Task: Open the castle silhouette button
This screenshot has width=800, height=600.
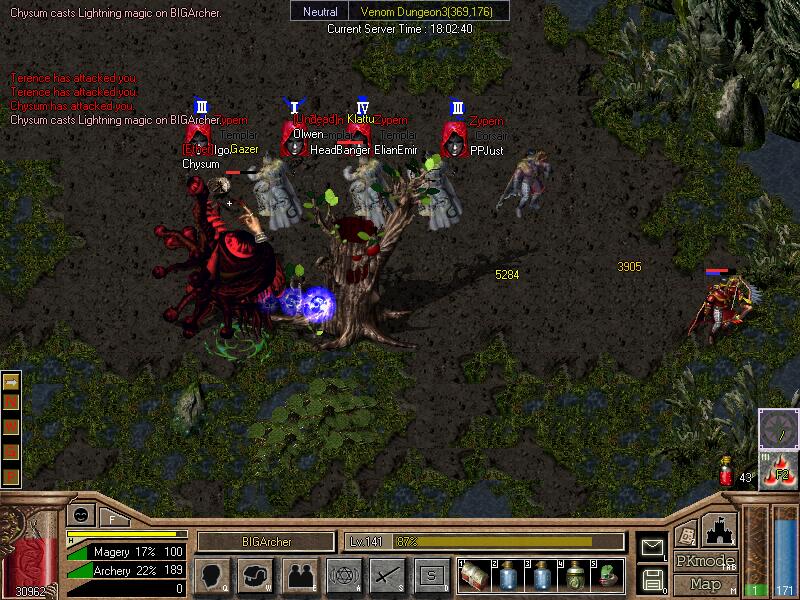Action: pos(721,528)
